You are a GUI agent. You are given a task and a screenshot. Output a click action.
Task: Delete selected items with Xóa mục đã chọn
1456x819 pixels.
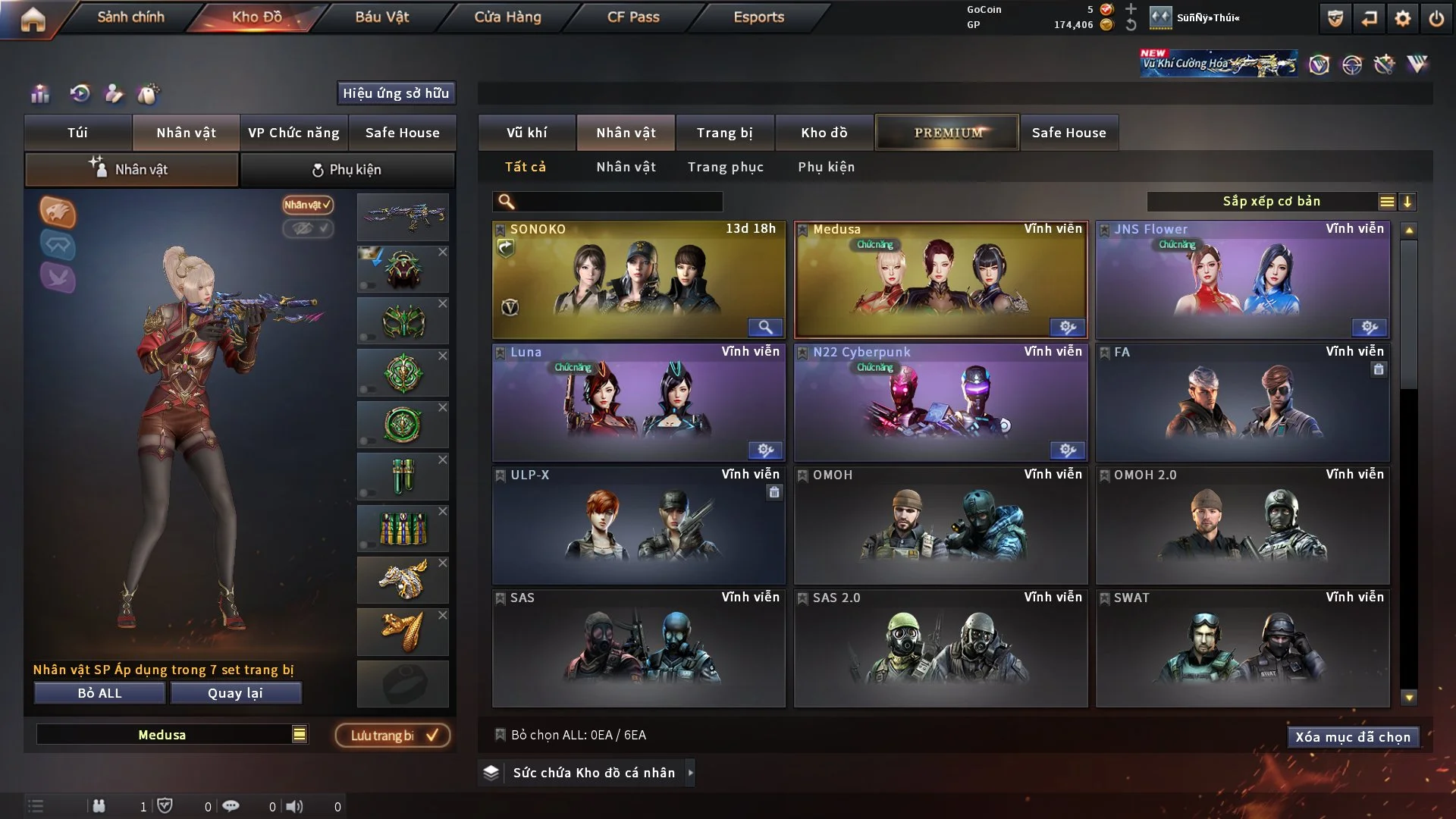1352,737
